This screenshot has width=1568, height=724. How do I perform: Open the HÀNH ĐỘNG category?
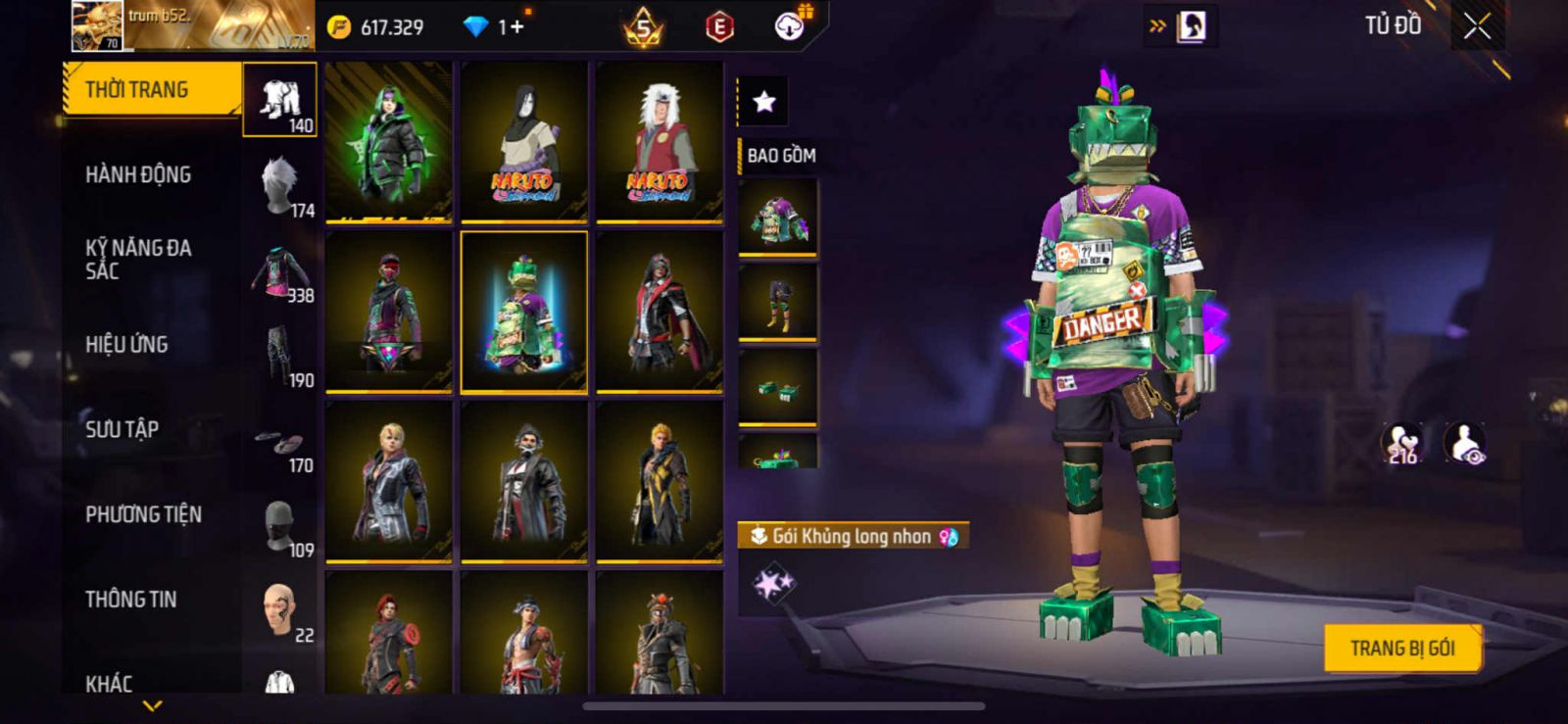coord(138,175)
